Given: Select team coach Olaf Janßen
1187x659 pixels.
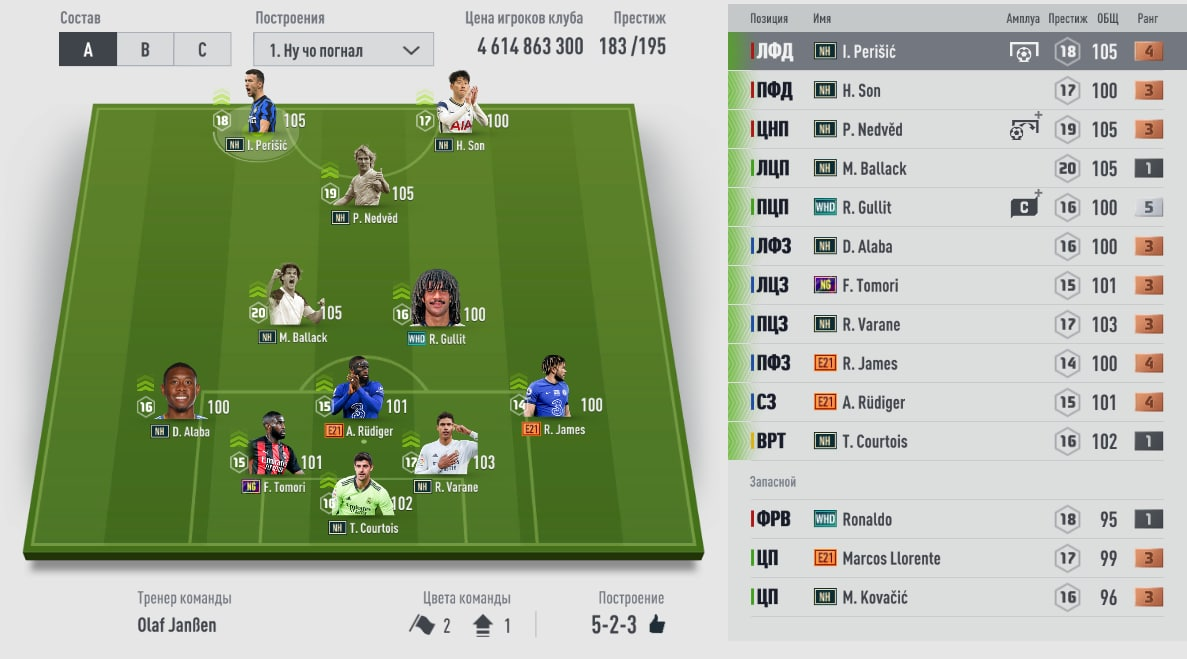Looking at the screenshot, I should tap(177, 625).
